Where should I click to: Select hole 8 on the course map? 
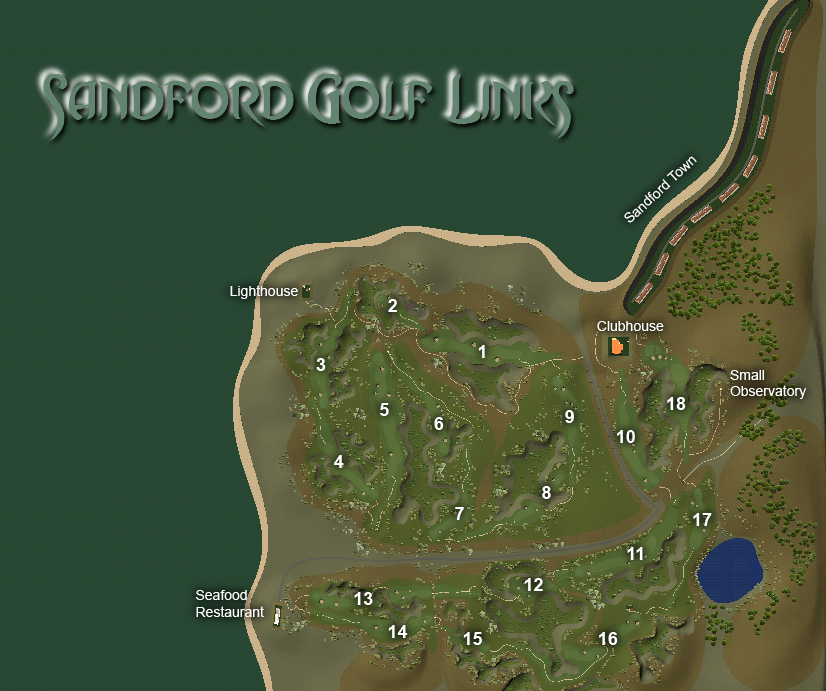tap(546, 492)
